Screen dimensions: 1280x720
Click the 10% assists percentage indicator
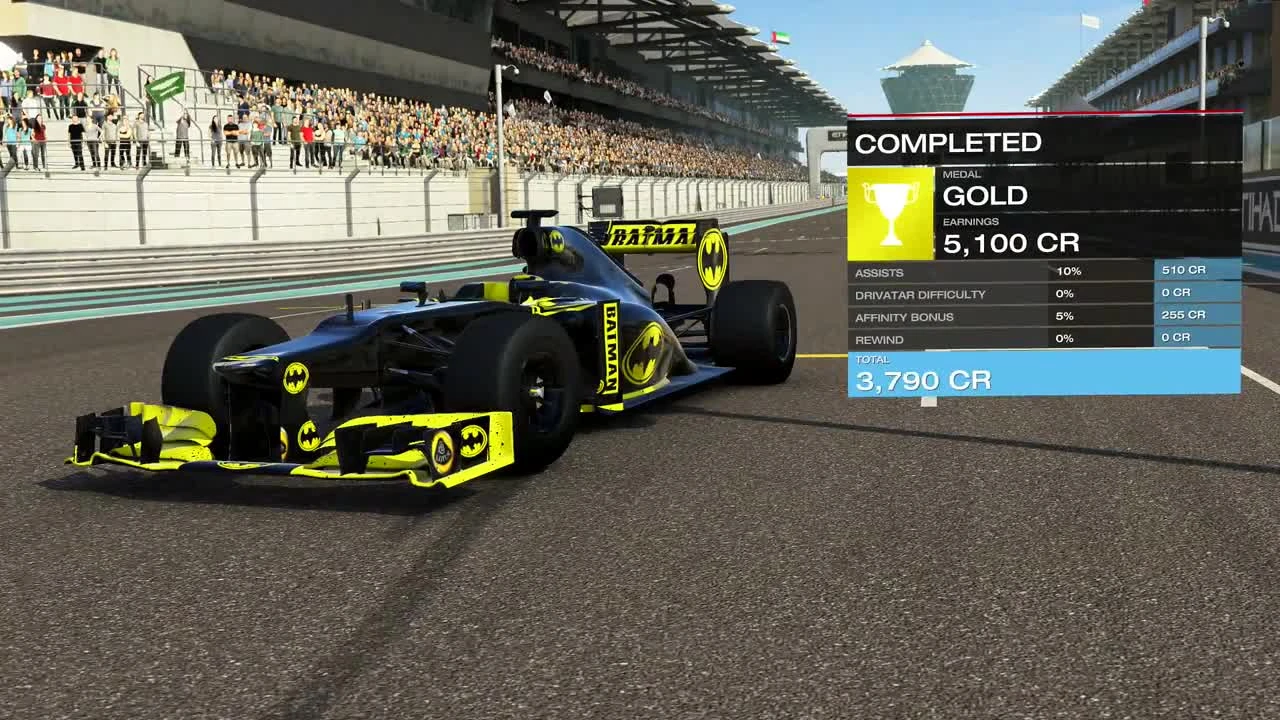(x=1069, y=269)
